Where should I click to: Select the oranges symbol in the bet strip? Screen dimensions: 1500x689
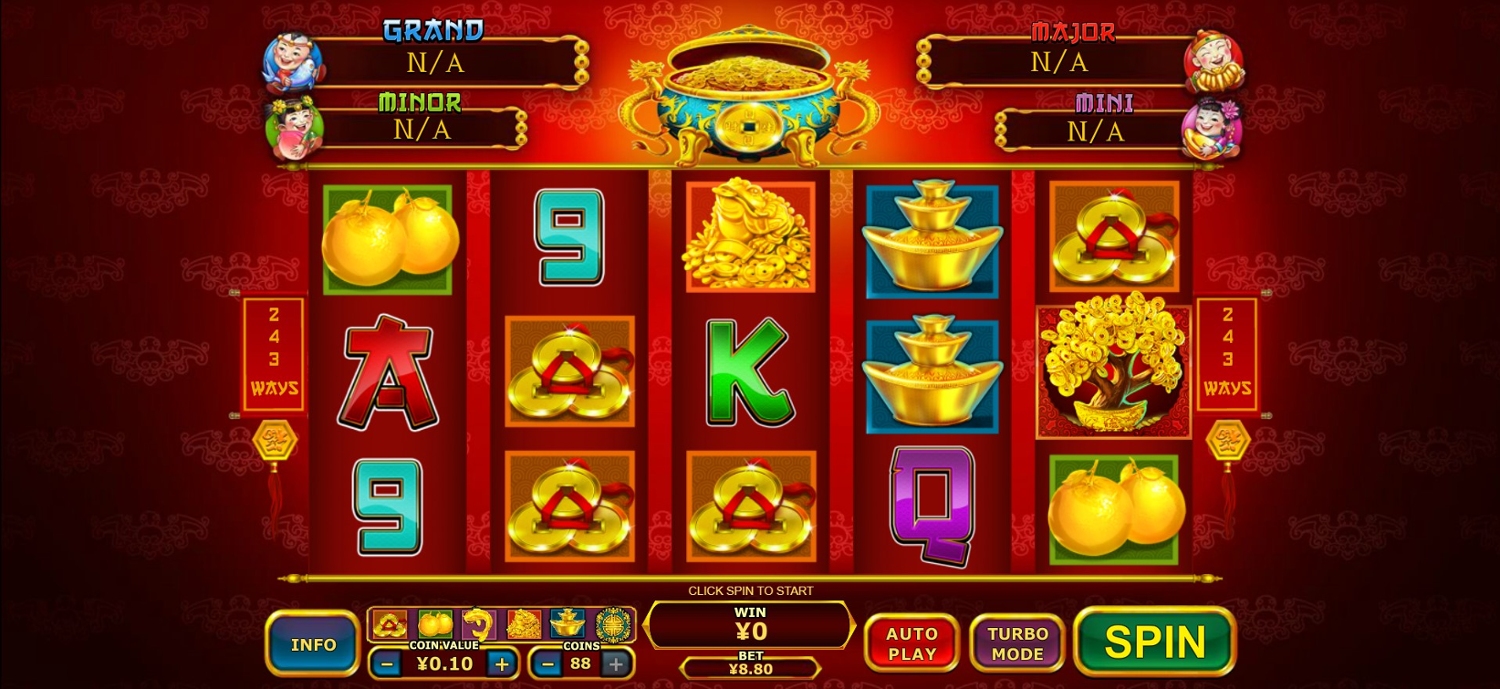(435, 624)
